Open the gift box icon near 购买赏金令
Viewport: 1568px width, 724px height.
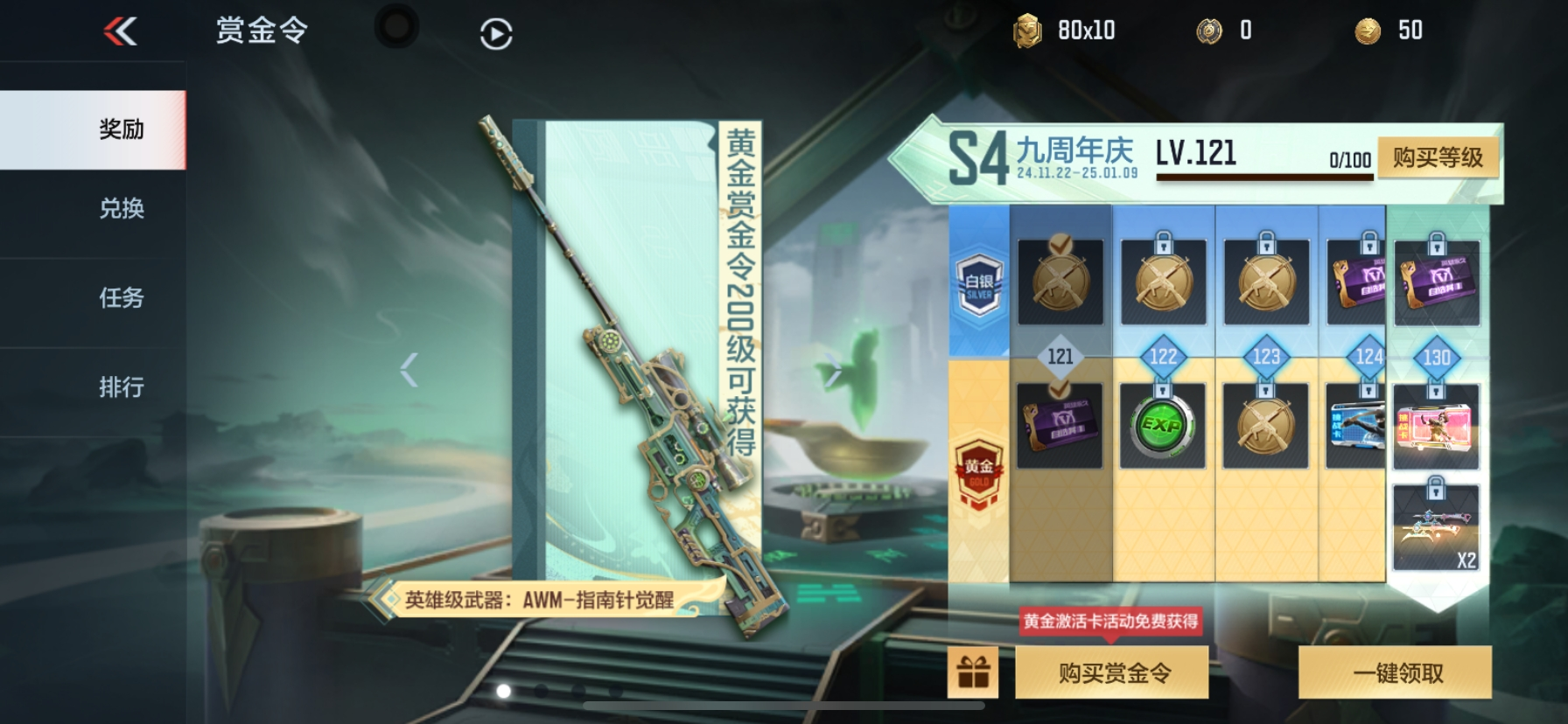[x=974, y=672]
